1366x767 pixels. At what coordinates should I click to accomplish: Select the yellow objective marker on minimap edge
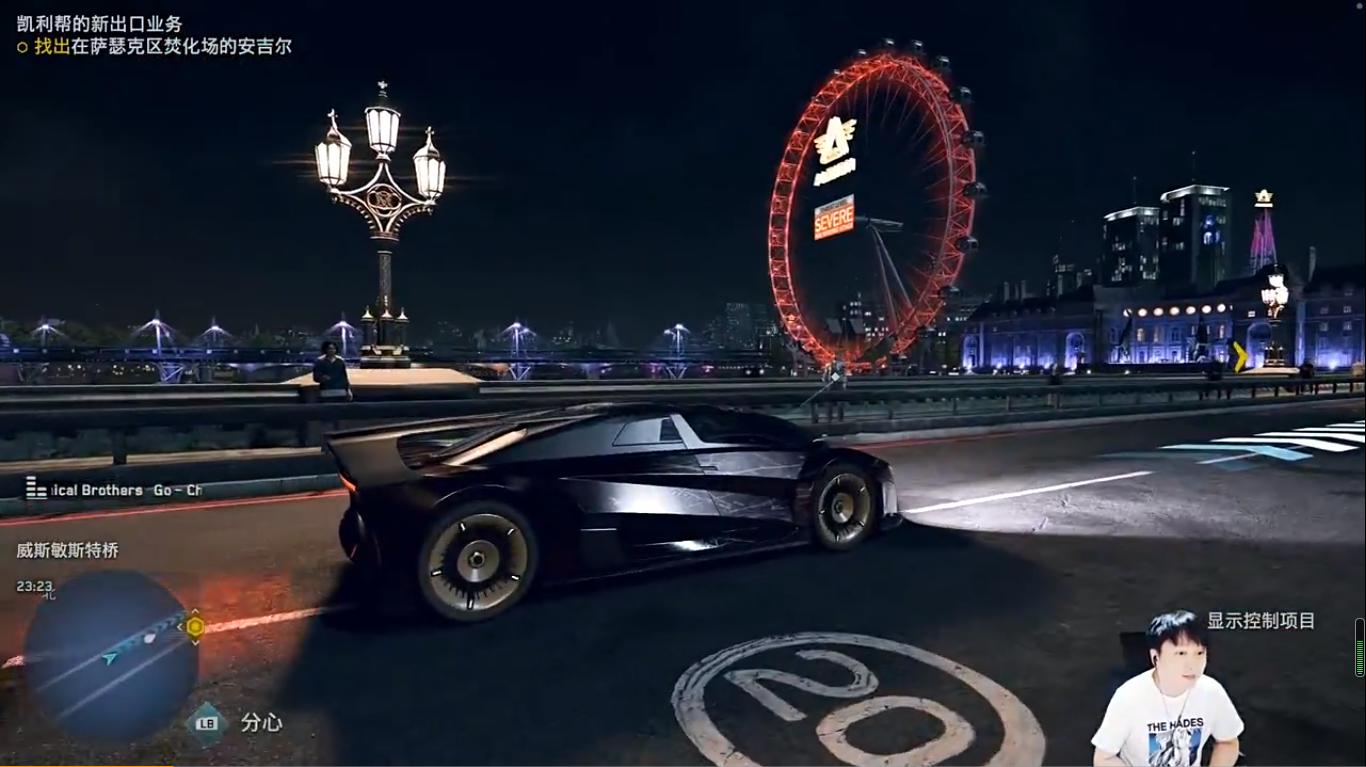click(x=195, y=627)
